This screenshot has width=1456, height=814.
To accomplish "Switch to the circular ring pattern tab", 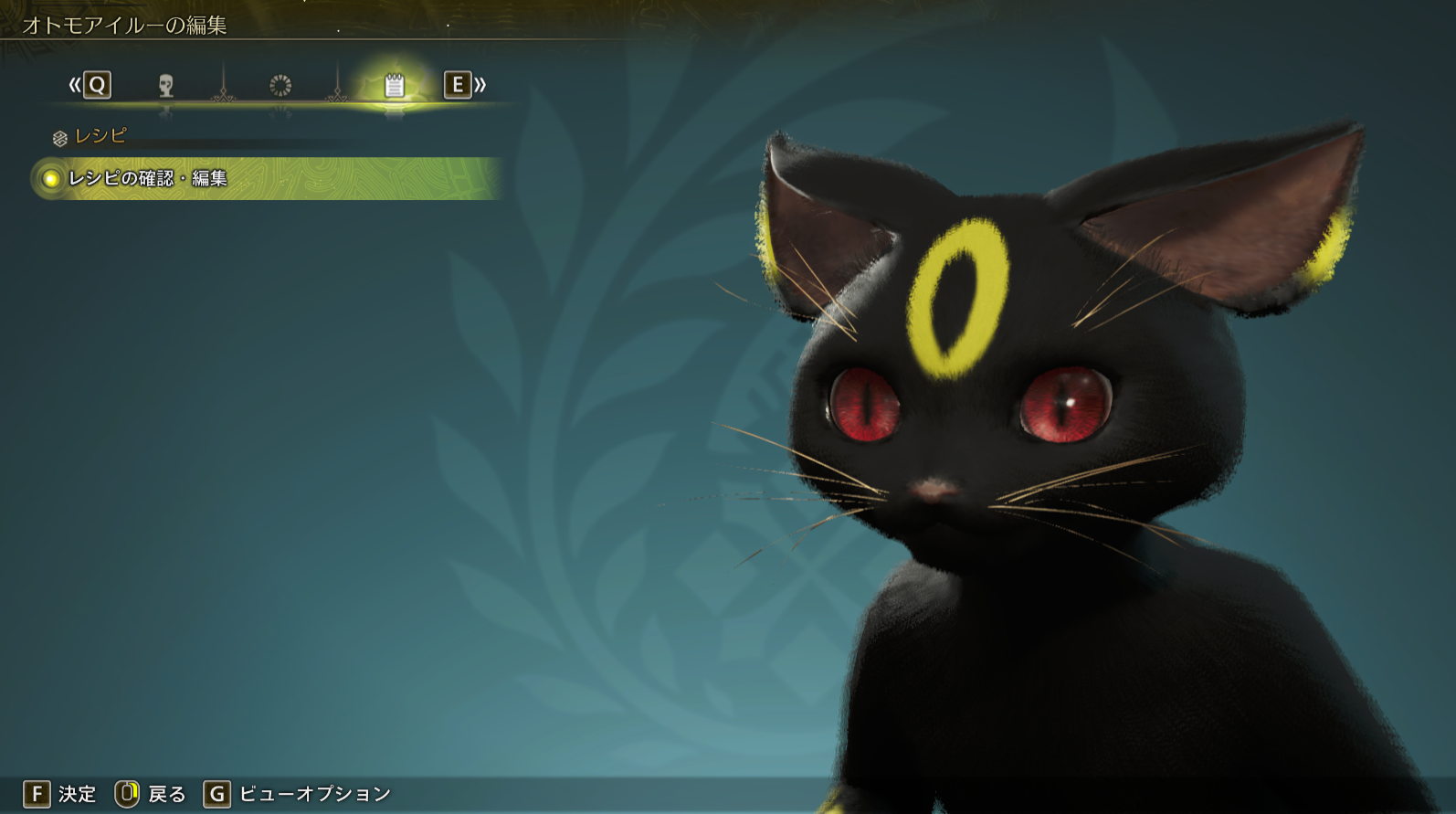I will click(x=280, y=86).
